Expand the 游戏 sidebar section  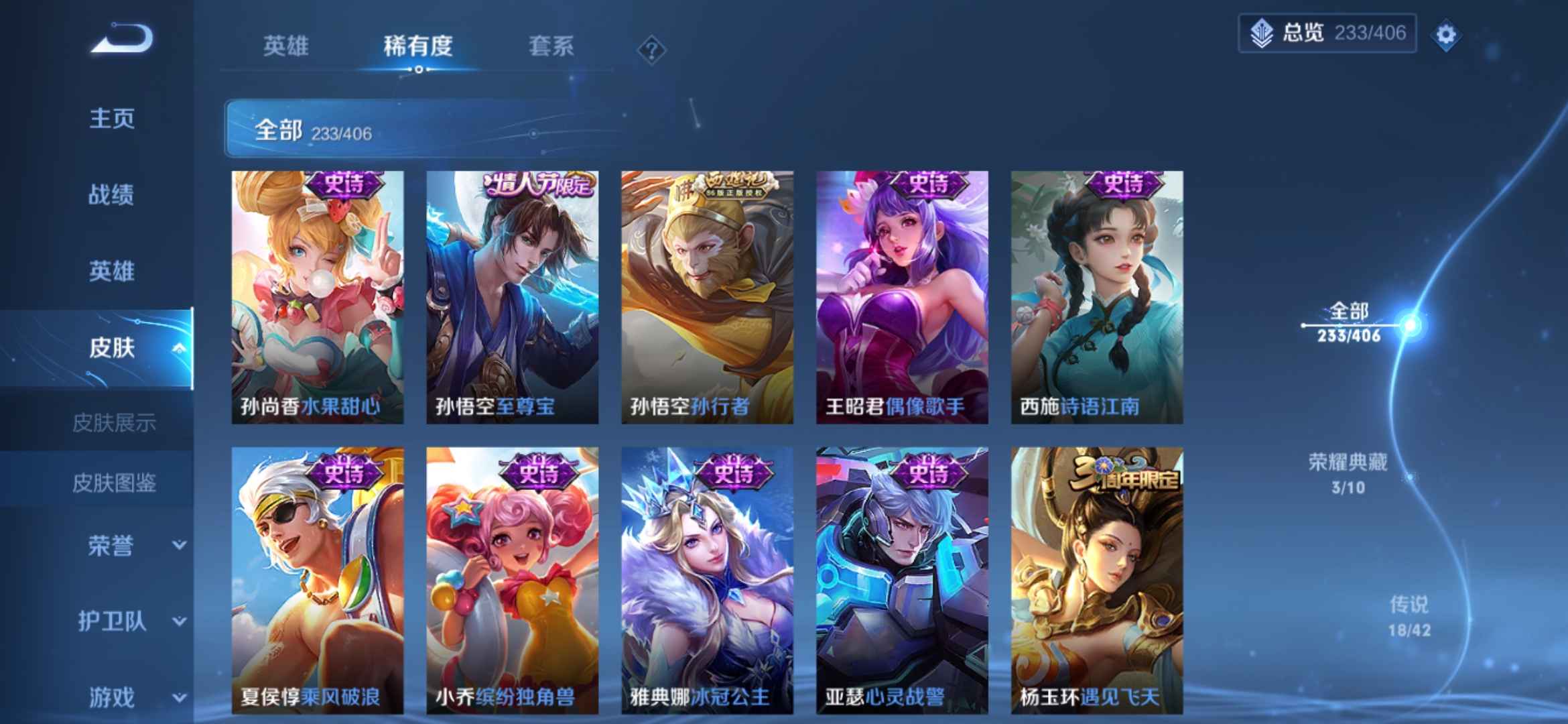pos(111,696)
